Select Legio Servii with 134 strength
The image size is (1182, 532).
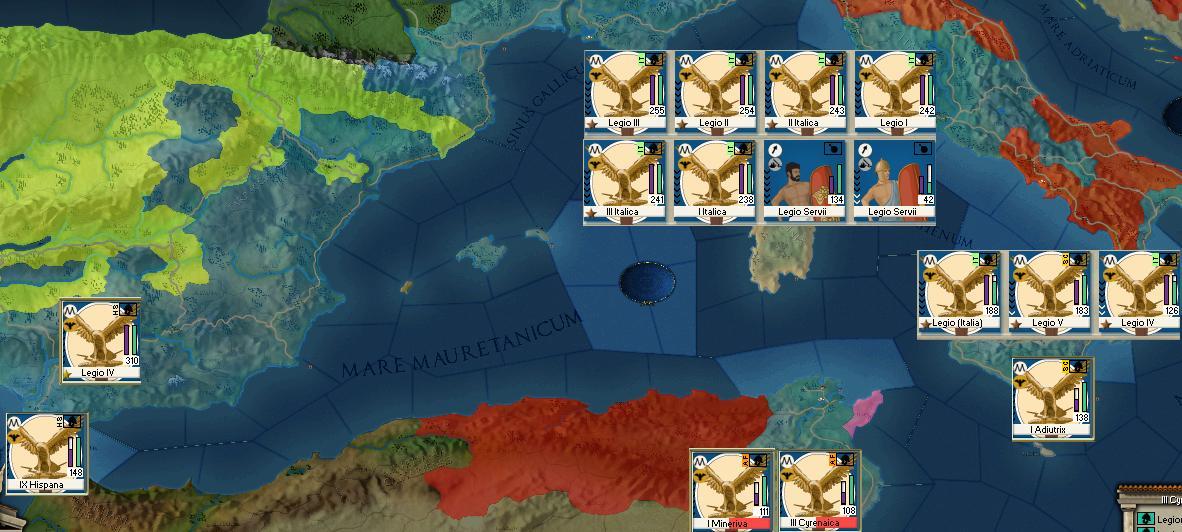[805, 180]
